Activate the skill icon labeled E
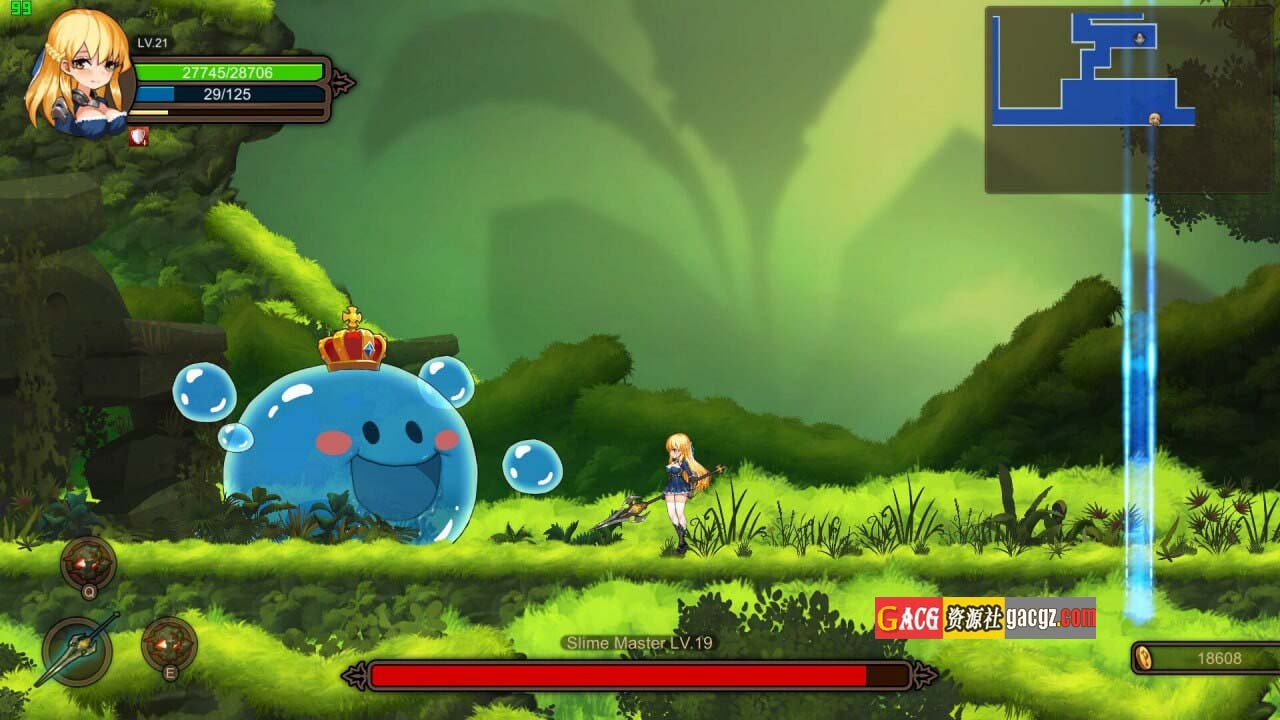The width and height of the screenshot is (1280, 720). click(169, 644)
